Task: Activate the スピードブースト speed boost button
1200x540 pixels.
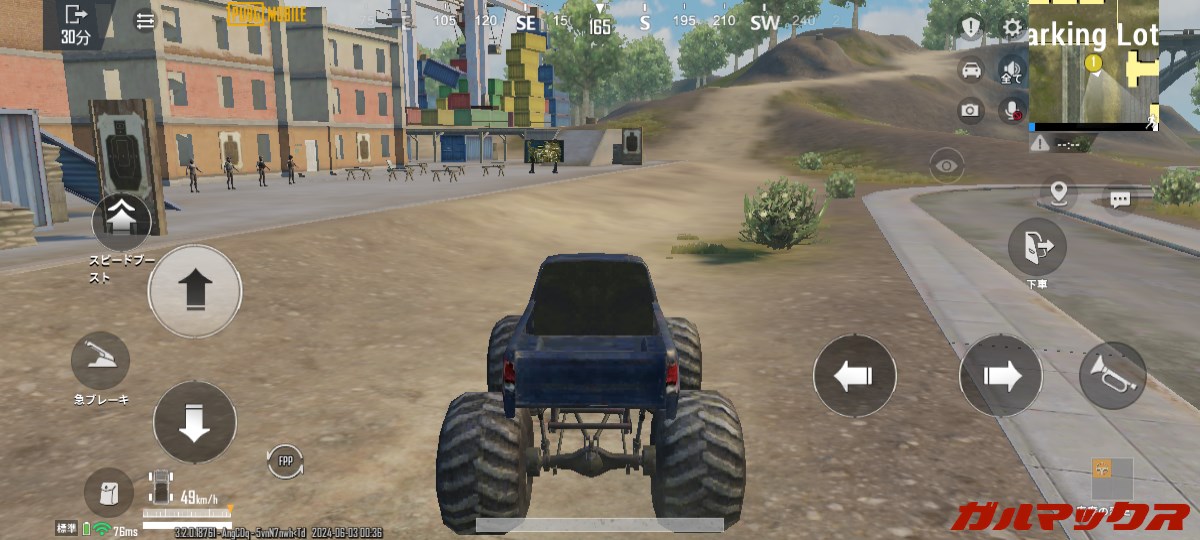Action: (122, 220)
